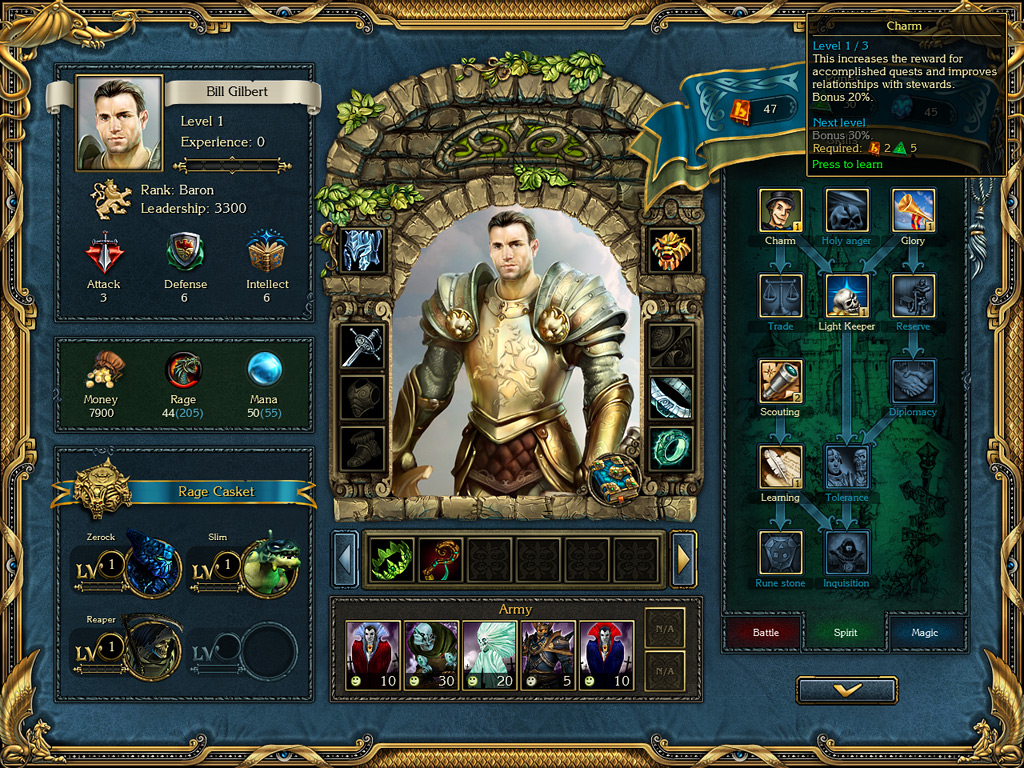Click the Light Keeper skill

(x=846, y=296)
